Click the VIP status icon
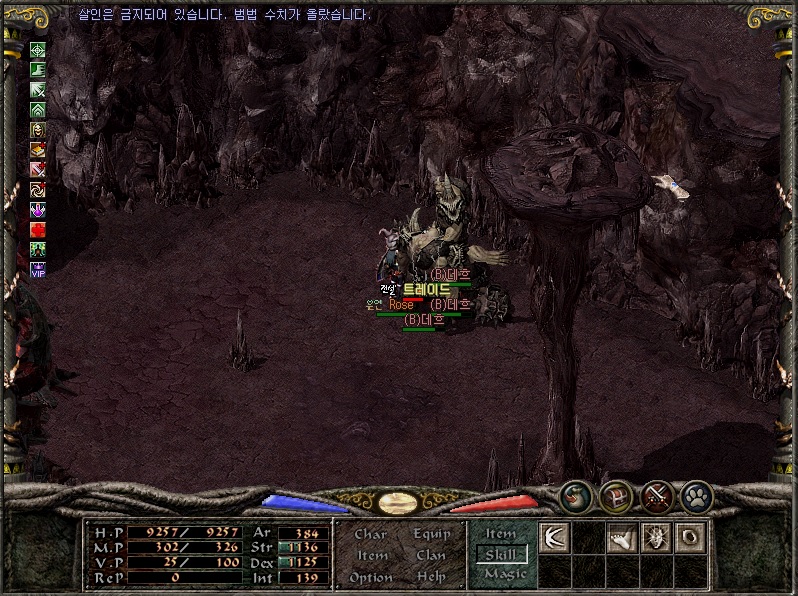This screenshot has height=596, width=798. click(38, 268)
